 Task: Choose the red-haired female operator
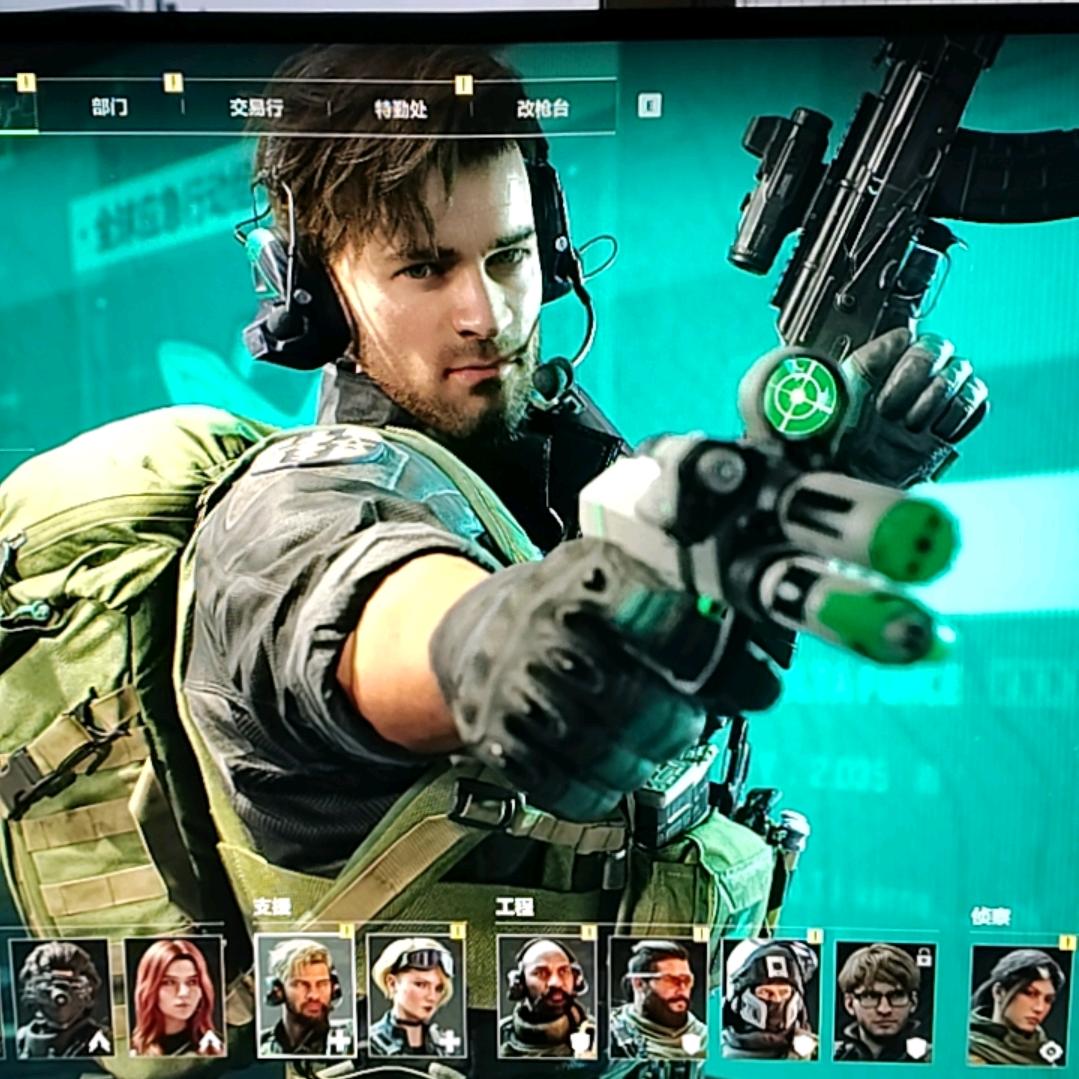pos(175,996)
